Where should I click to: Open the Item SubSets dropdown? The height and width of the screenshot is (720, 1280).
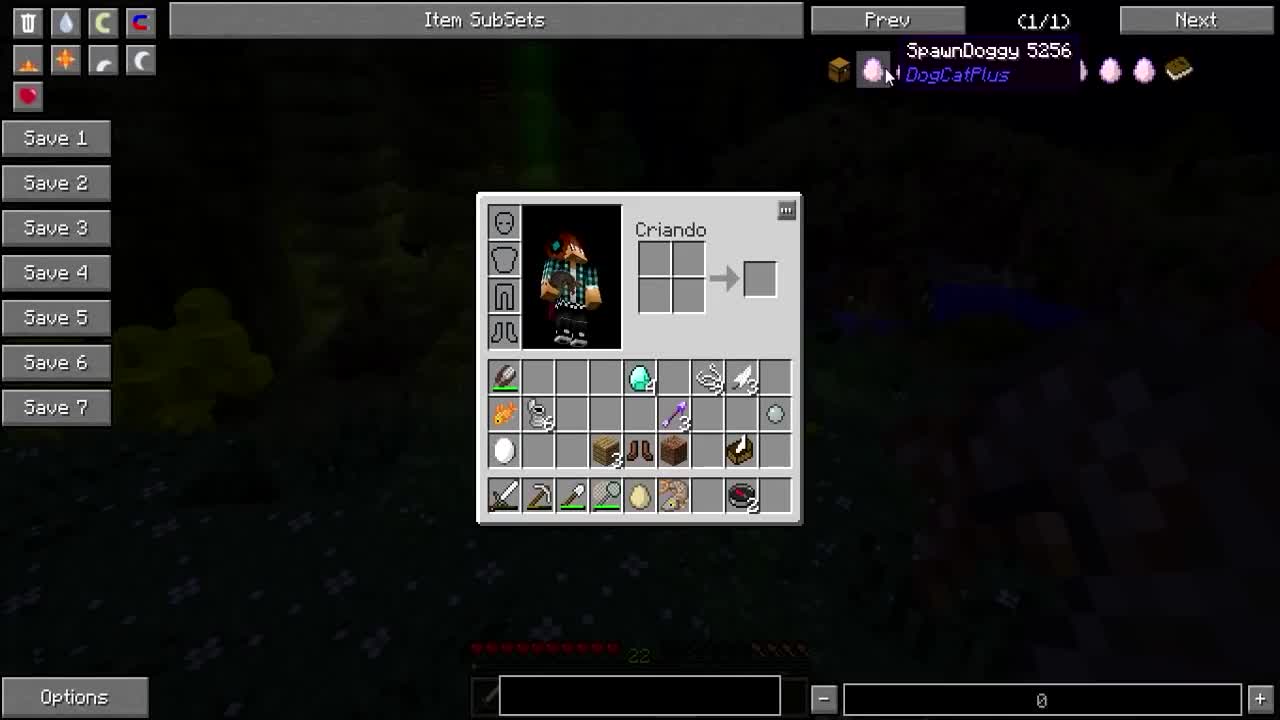coord(486,19)
